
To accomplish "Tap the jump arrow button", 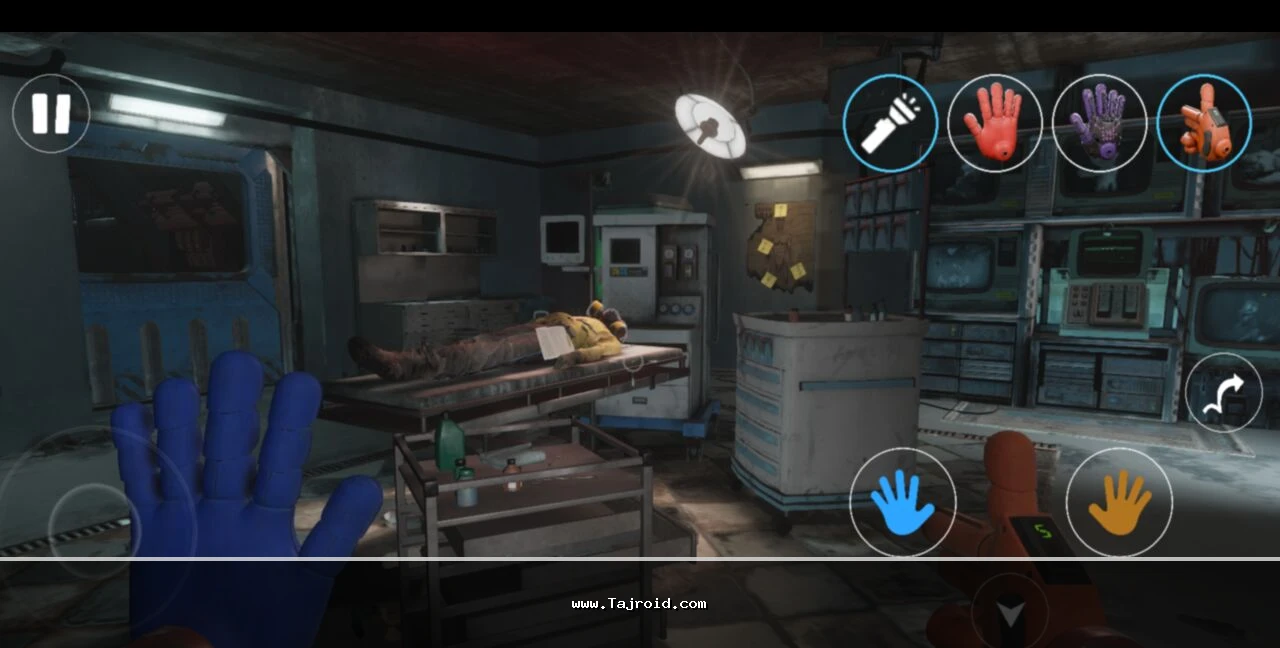I will pos(1223,393).
